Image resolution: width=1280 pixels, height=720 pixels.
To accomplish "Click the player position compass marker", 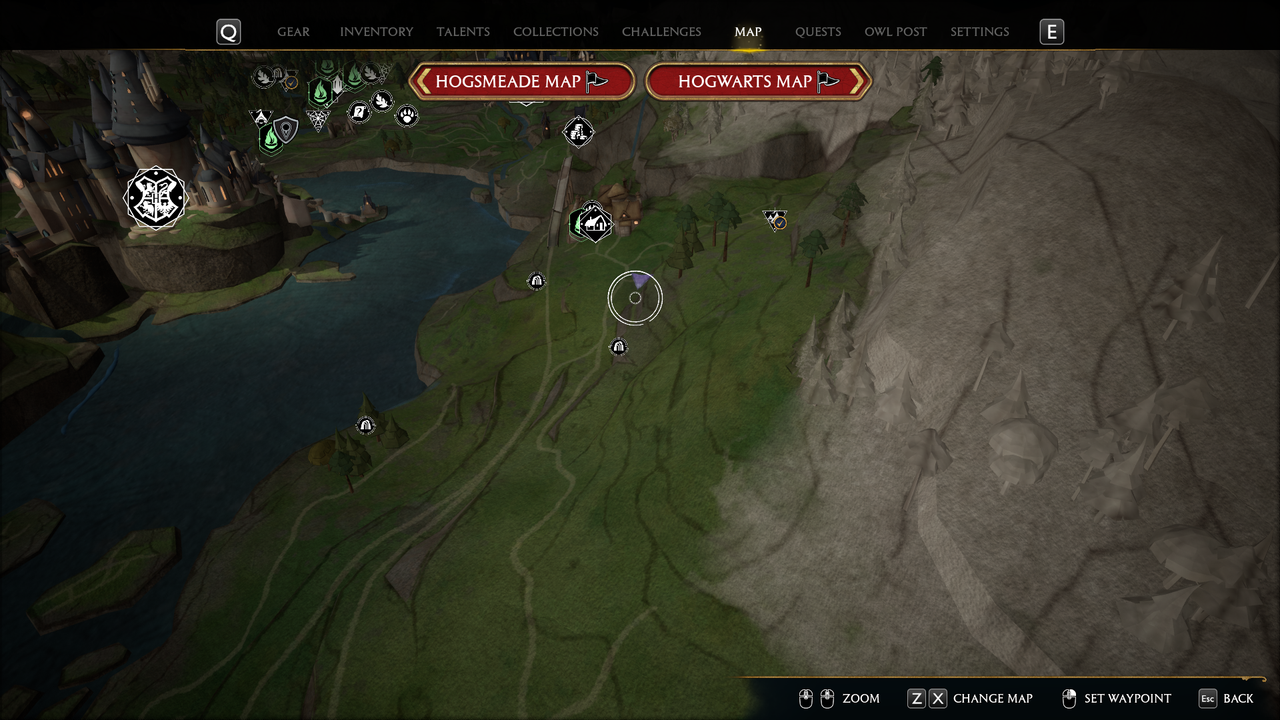I will [635, 297].
